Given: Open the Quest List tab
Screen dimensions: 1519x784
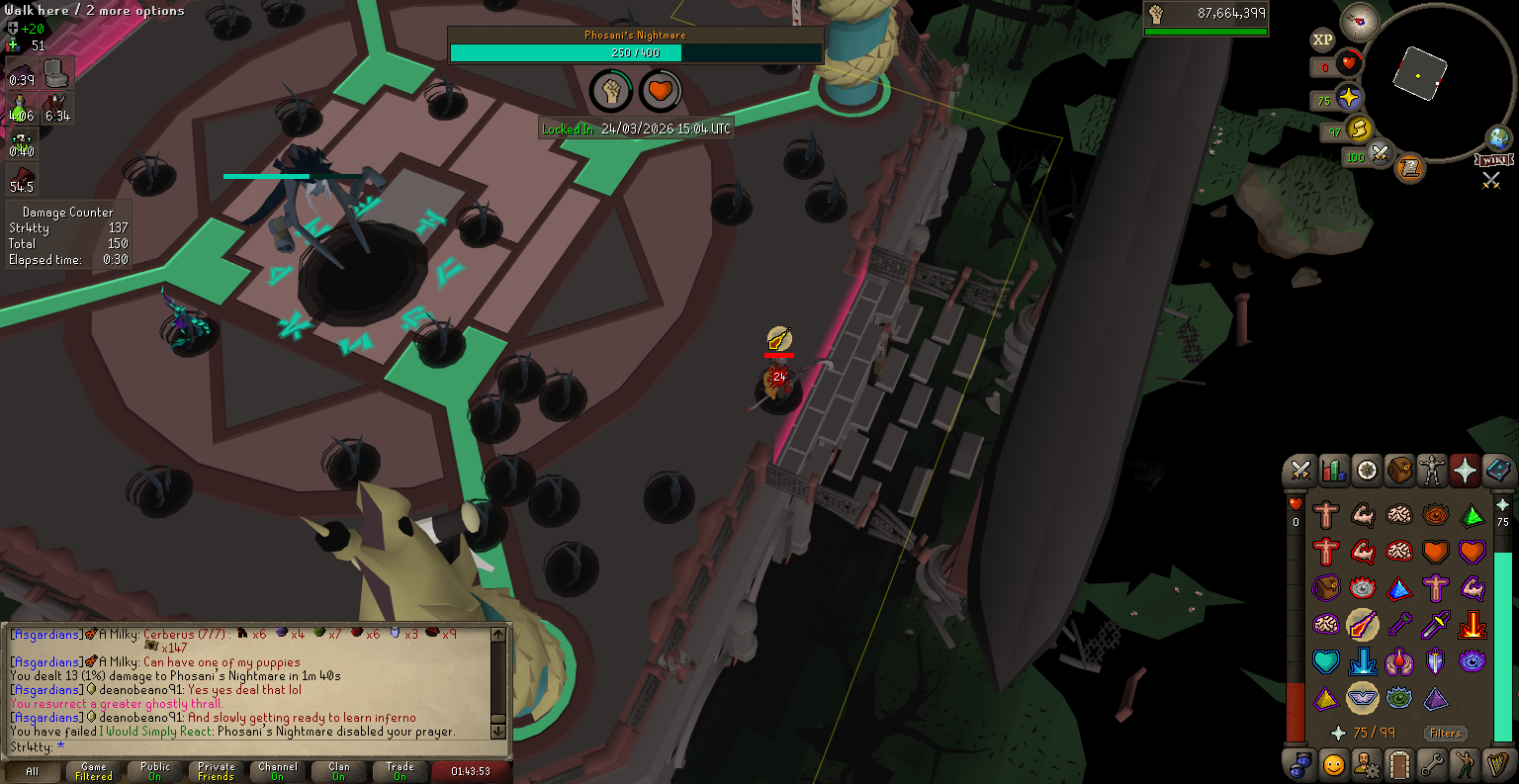Looking at the screenshot, I should (x=1367, y=471).
